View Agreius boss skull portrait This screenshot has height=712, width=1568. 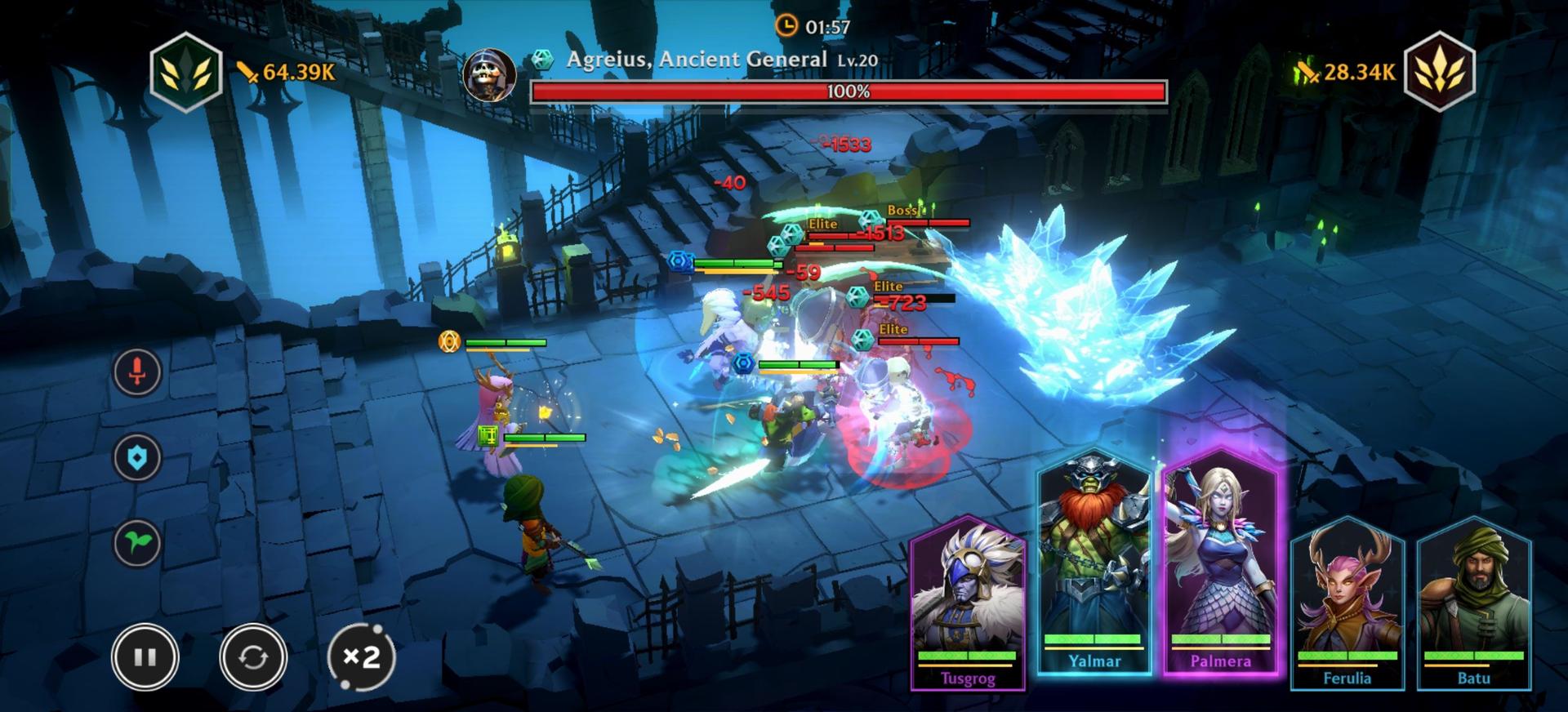[489, 74]
